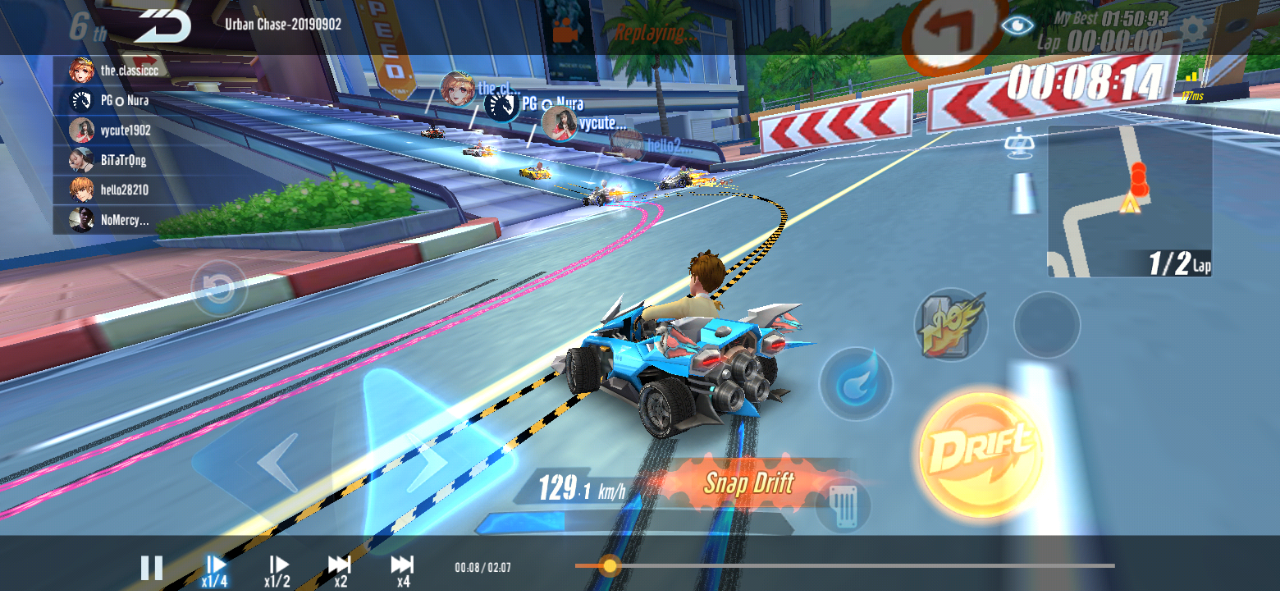
Task: Hit the back arrow at top left
Action: 163,25
